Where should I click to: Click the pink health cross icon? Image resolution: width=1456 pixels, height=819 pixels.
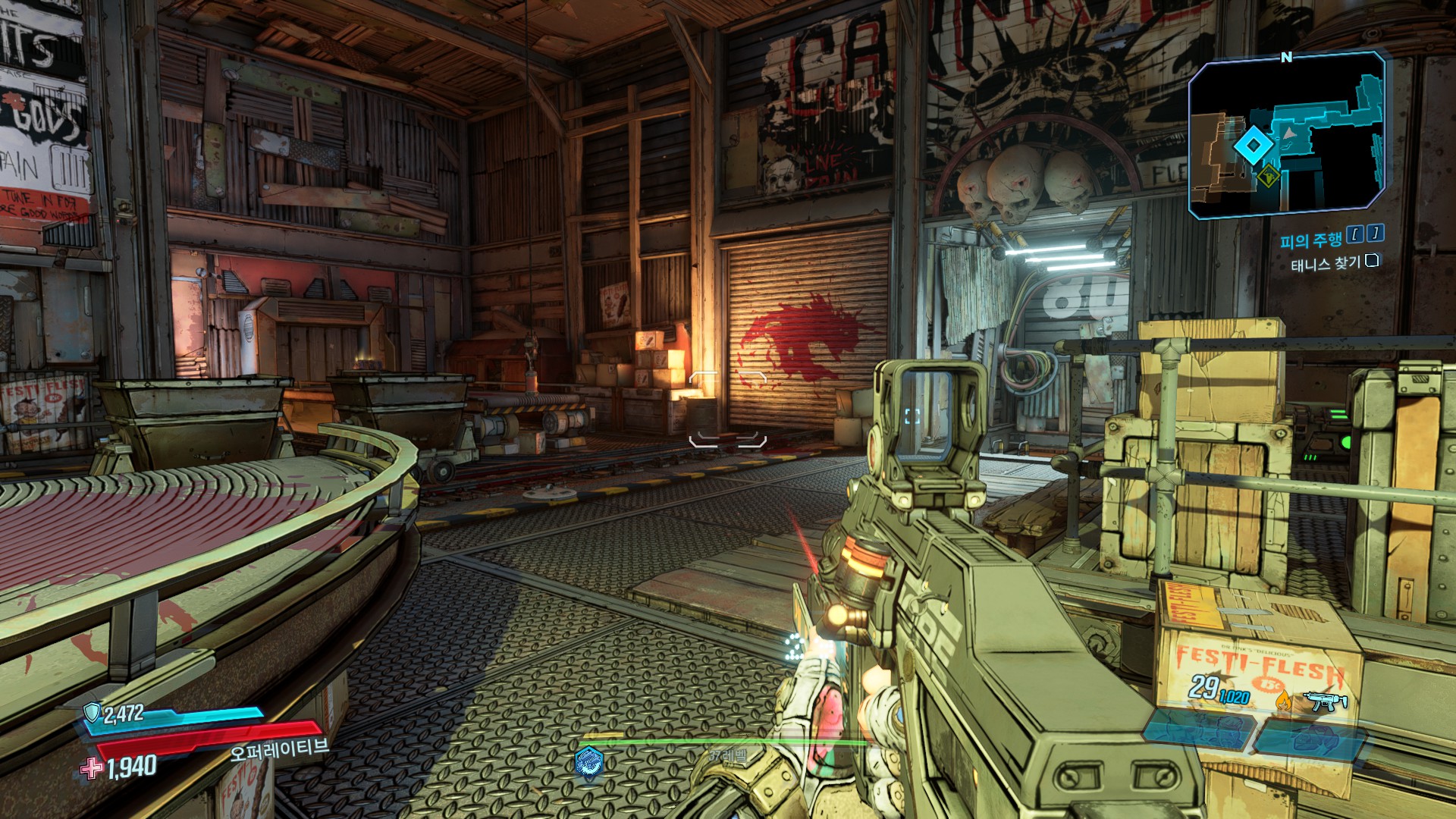[x=92, y=768]
